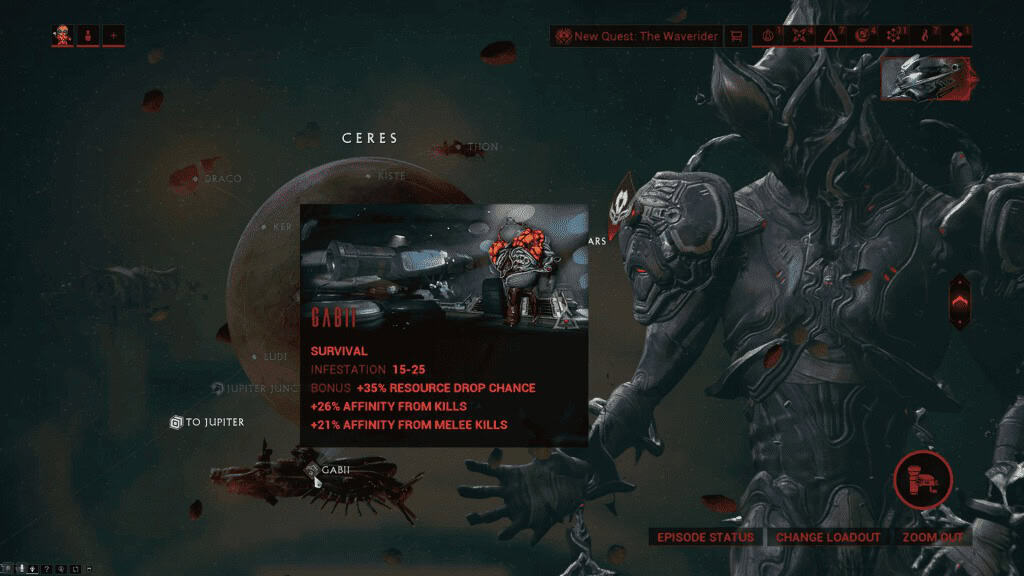Open the market shopping cart icon
Image resolution: width=1024 pixels, height=576 pixels.
pos(736,36)
